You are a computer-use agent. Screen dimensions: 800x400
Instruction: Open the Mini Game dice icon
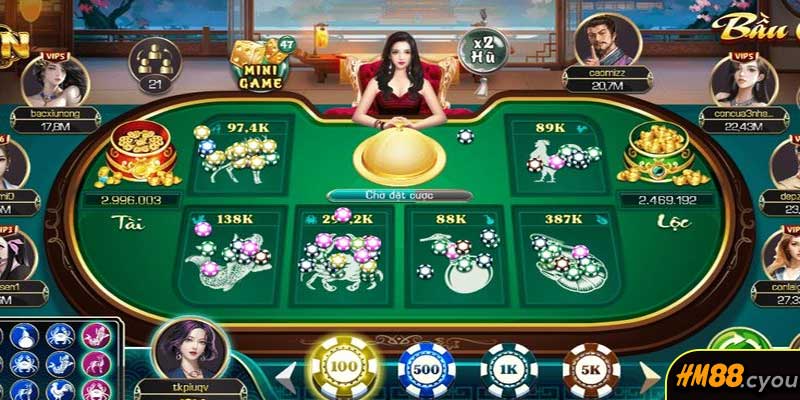[x=258, y=62]
